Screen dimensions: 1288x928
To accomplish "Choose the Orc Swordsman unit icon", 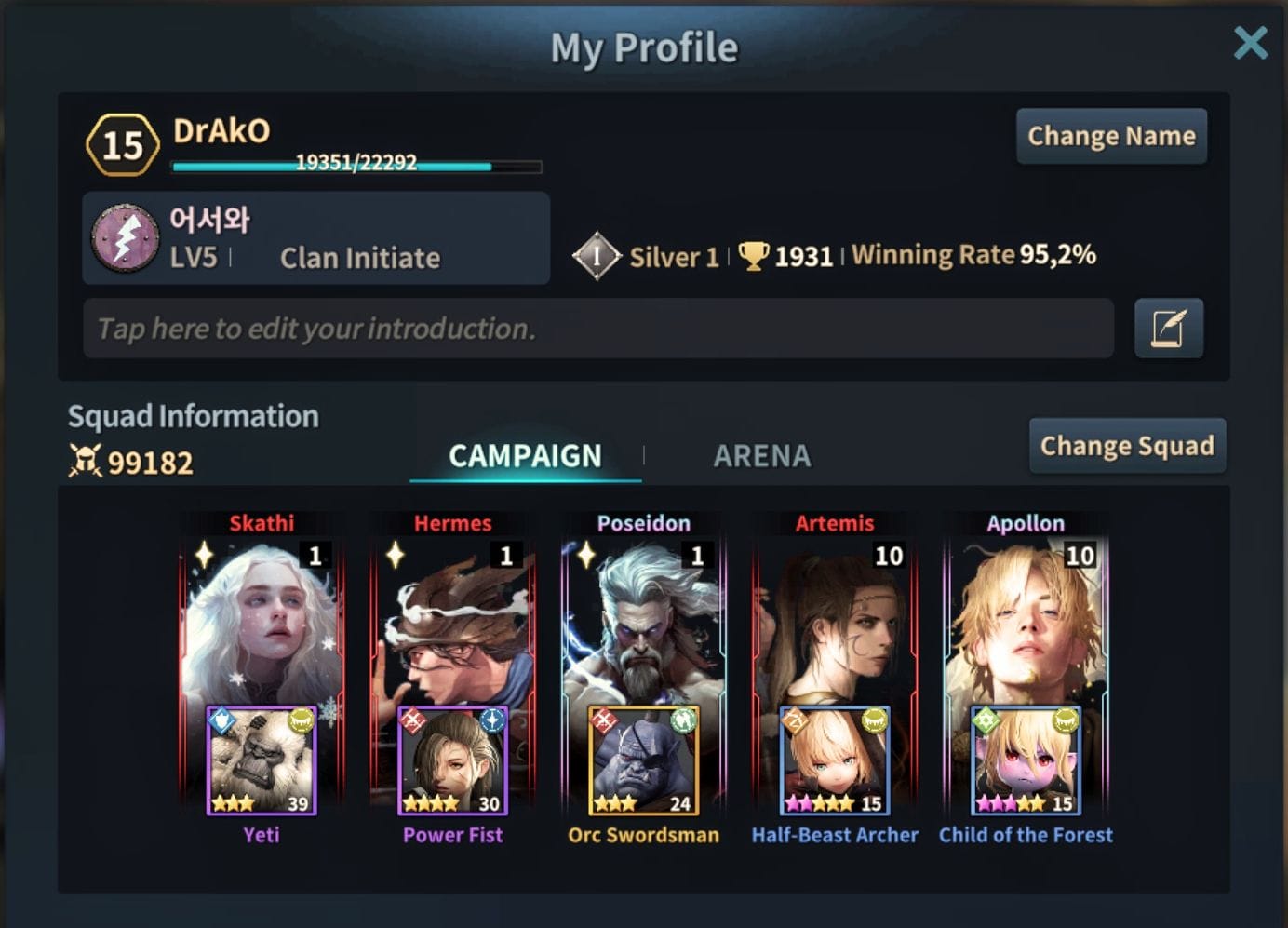I will (643, 760).
